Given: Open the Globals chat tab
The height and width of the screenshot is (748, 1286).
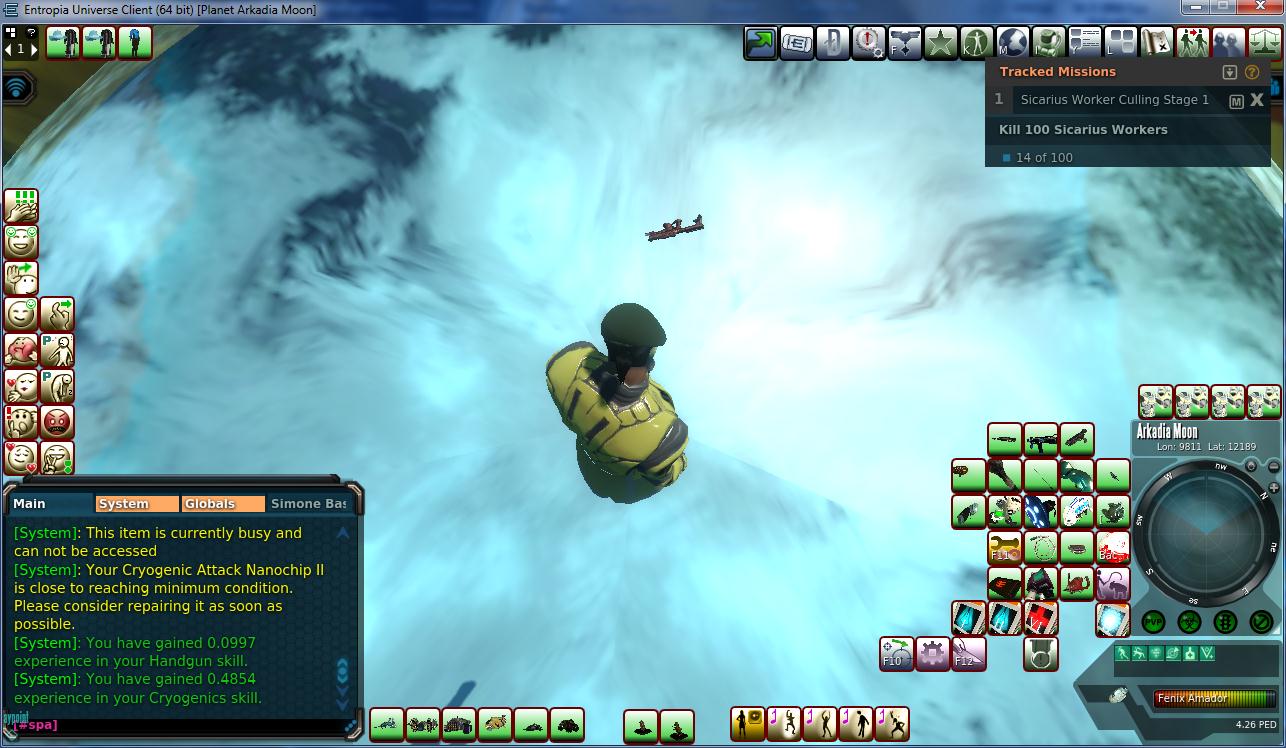Looking at the screenshot, I should [x=223, y=504].
